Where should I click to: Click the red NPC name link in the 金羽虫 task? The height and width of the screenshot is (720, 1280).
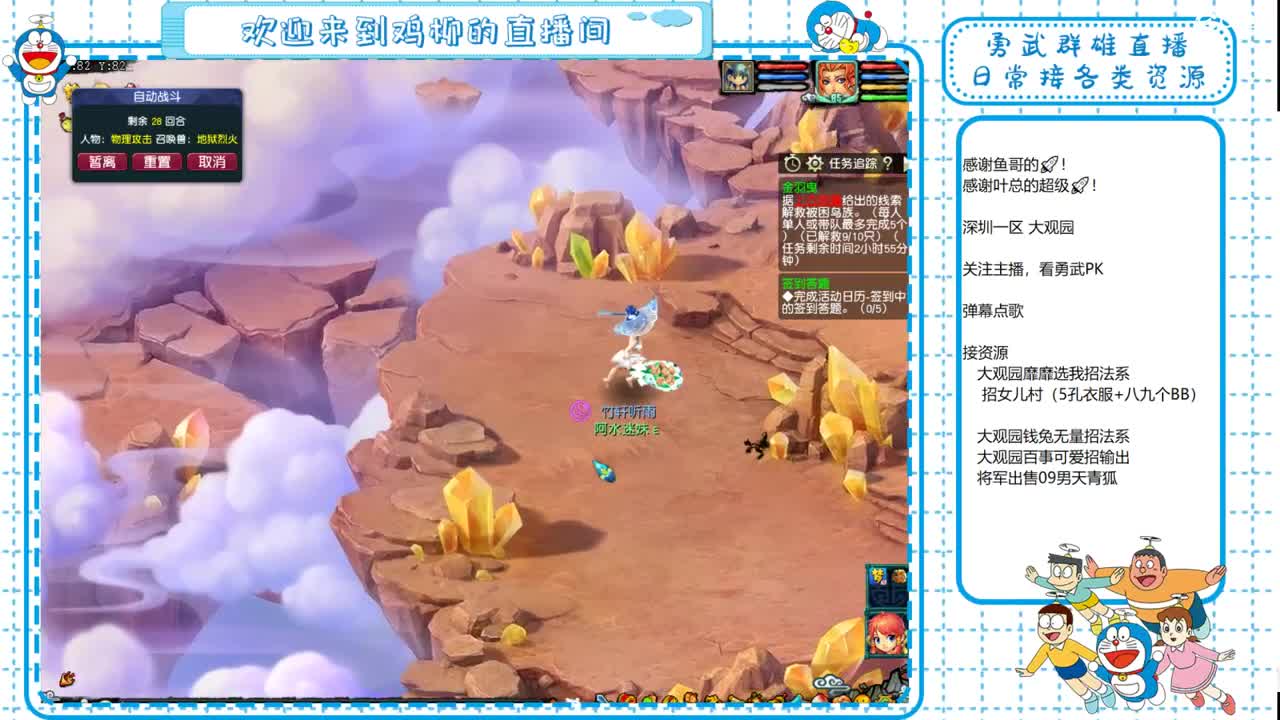(818, 198)
